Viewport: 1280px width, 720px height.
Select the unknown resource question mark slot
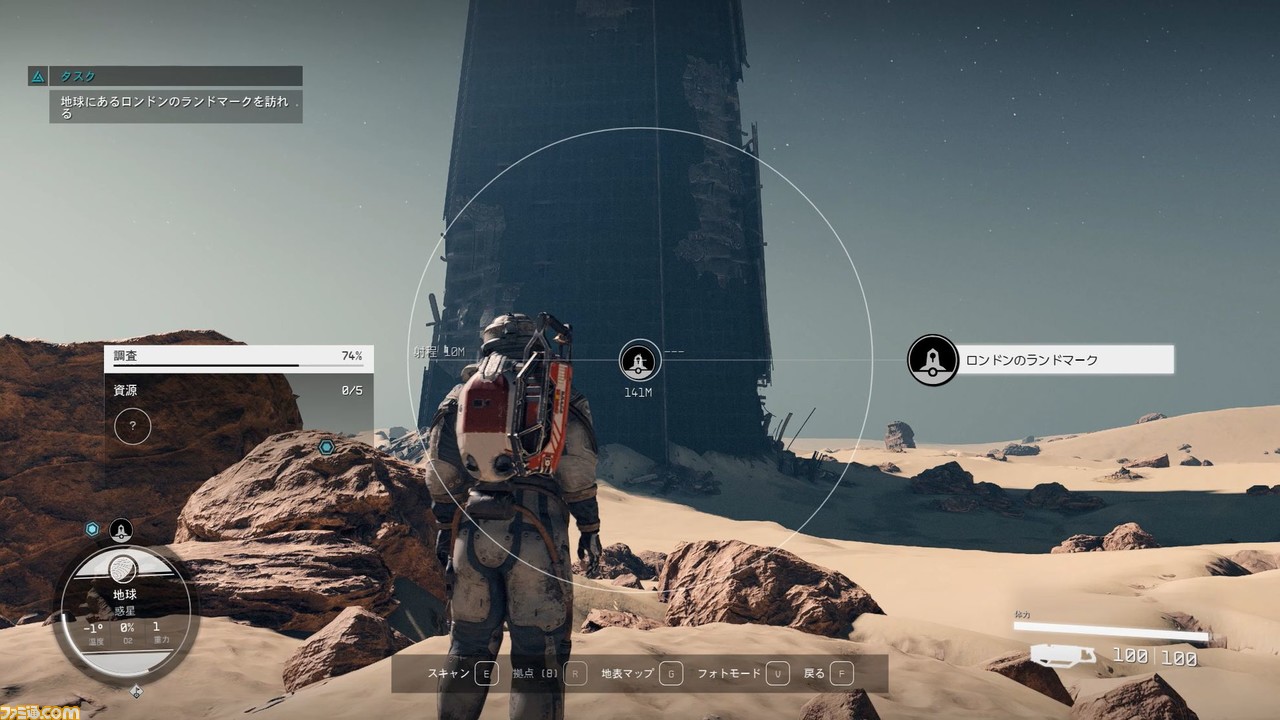coord(132,427)
